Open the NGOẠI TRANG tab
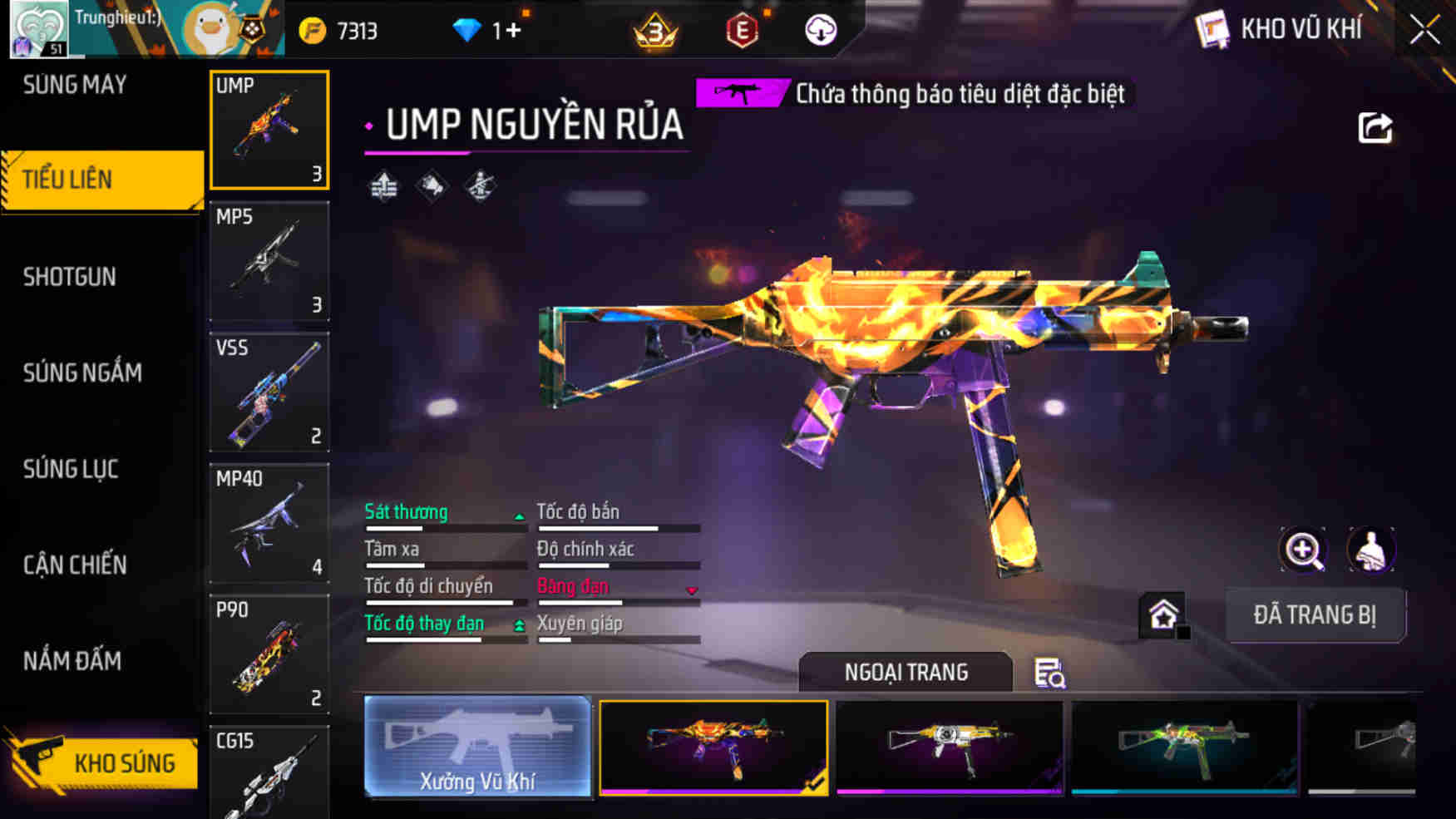The height and width of the screenshot is (819, 1456). pos(906,672)
